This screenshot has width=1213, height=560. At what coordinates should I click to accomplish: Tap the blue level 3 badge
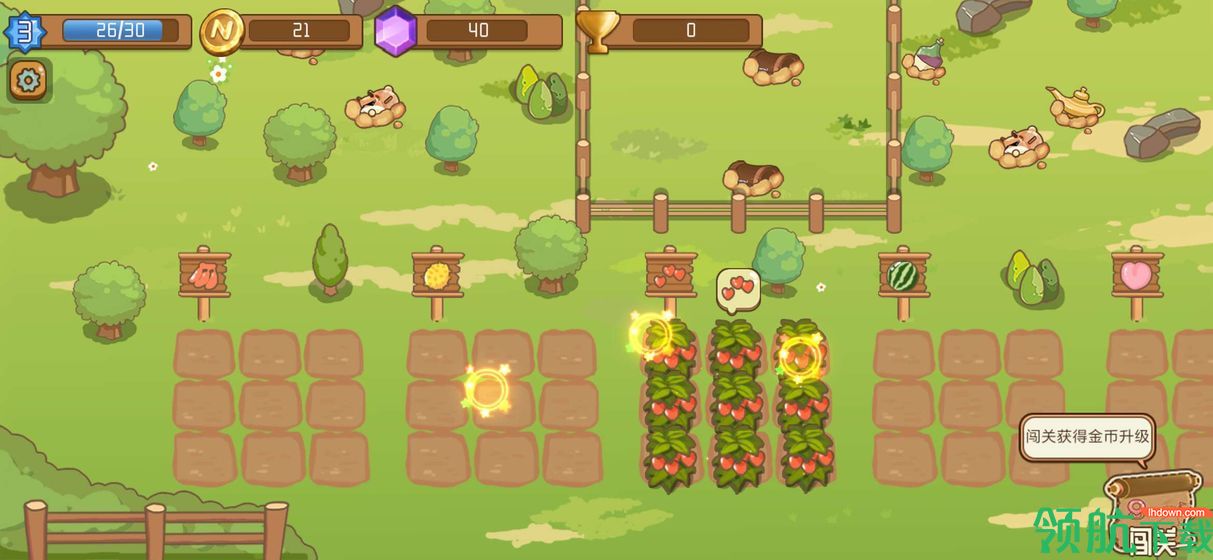pos(24,32)
